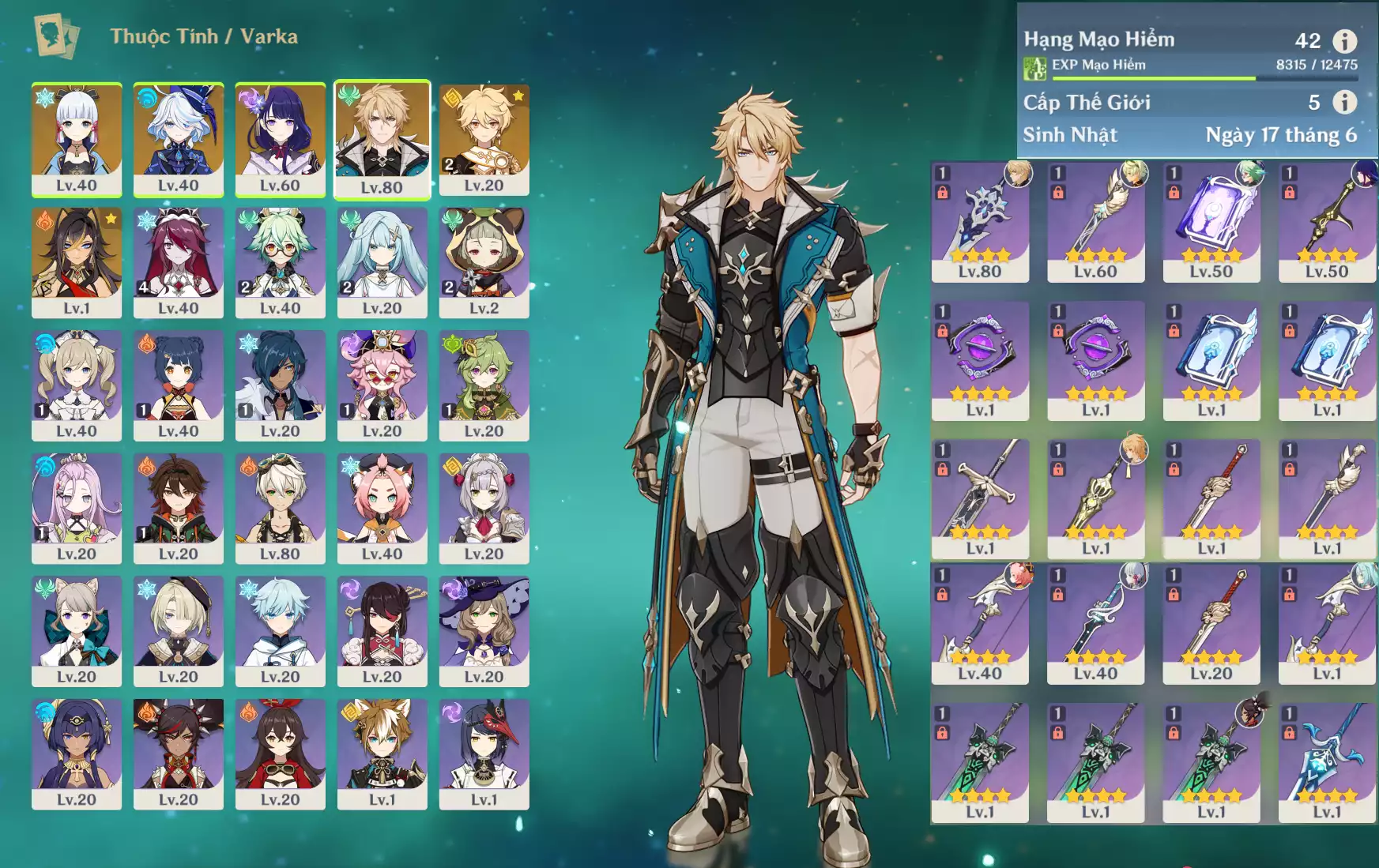Select the Lv.80 Bennett portrait
The height and width of the screenshot is (868, 1379).
click(x=281, y=508)
